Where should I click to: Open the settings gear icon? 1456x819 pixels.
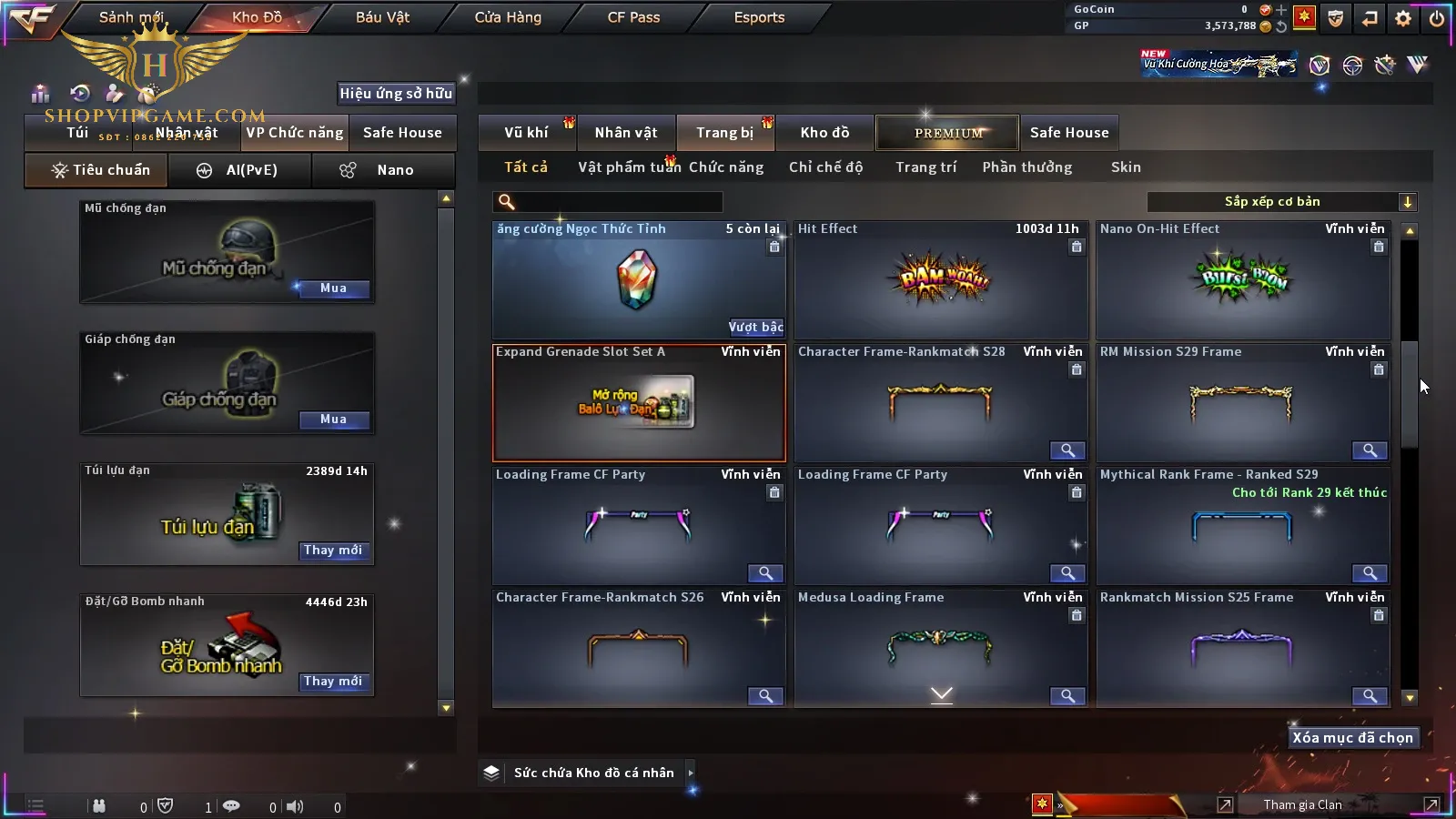1403,18
